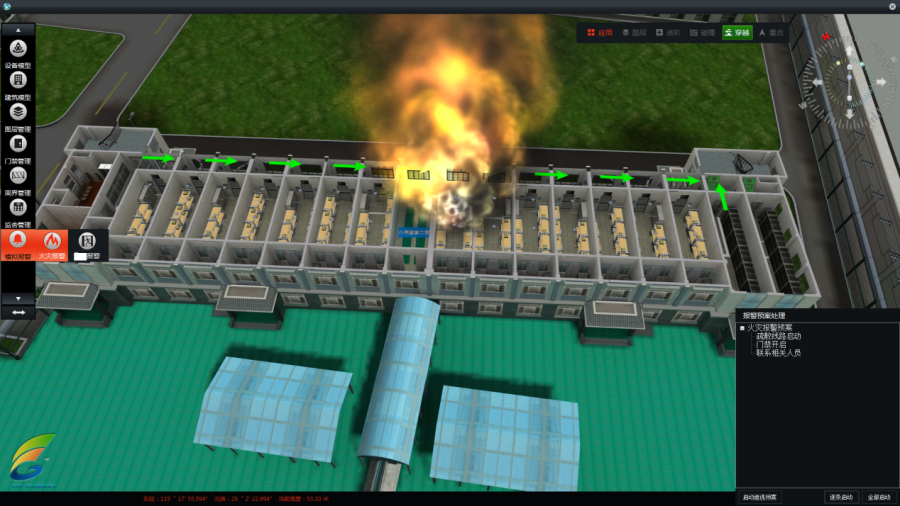Collapse the 火灾报警预案 tree node
The height and width of the screenshot is (506, 900).
click(742, 328)
